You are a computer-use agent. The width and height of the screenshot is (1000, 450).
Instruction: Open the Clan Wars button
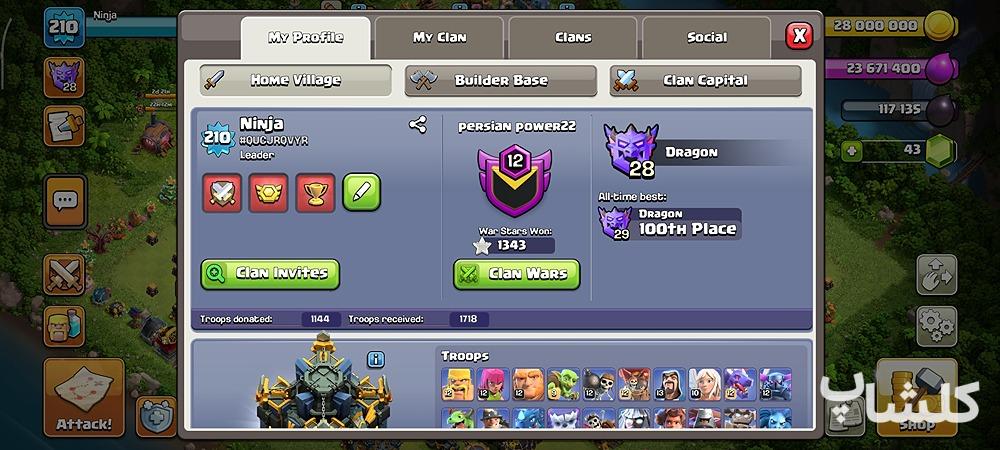tap(516, 273)
